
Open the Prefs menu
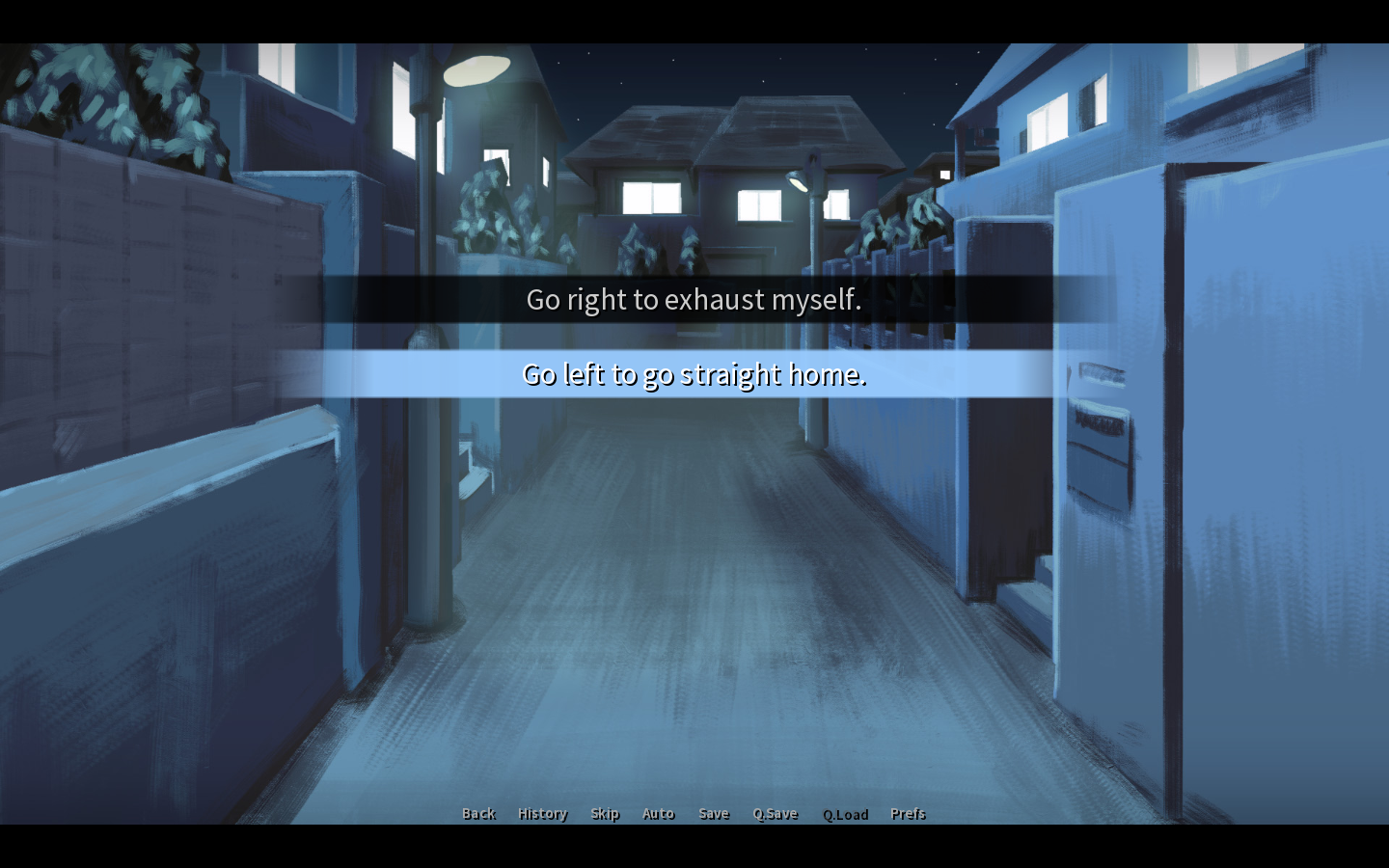click(908, 814)
